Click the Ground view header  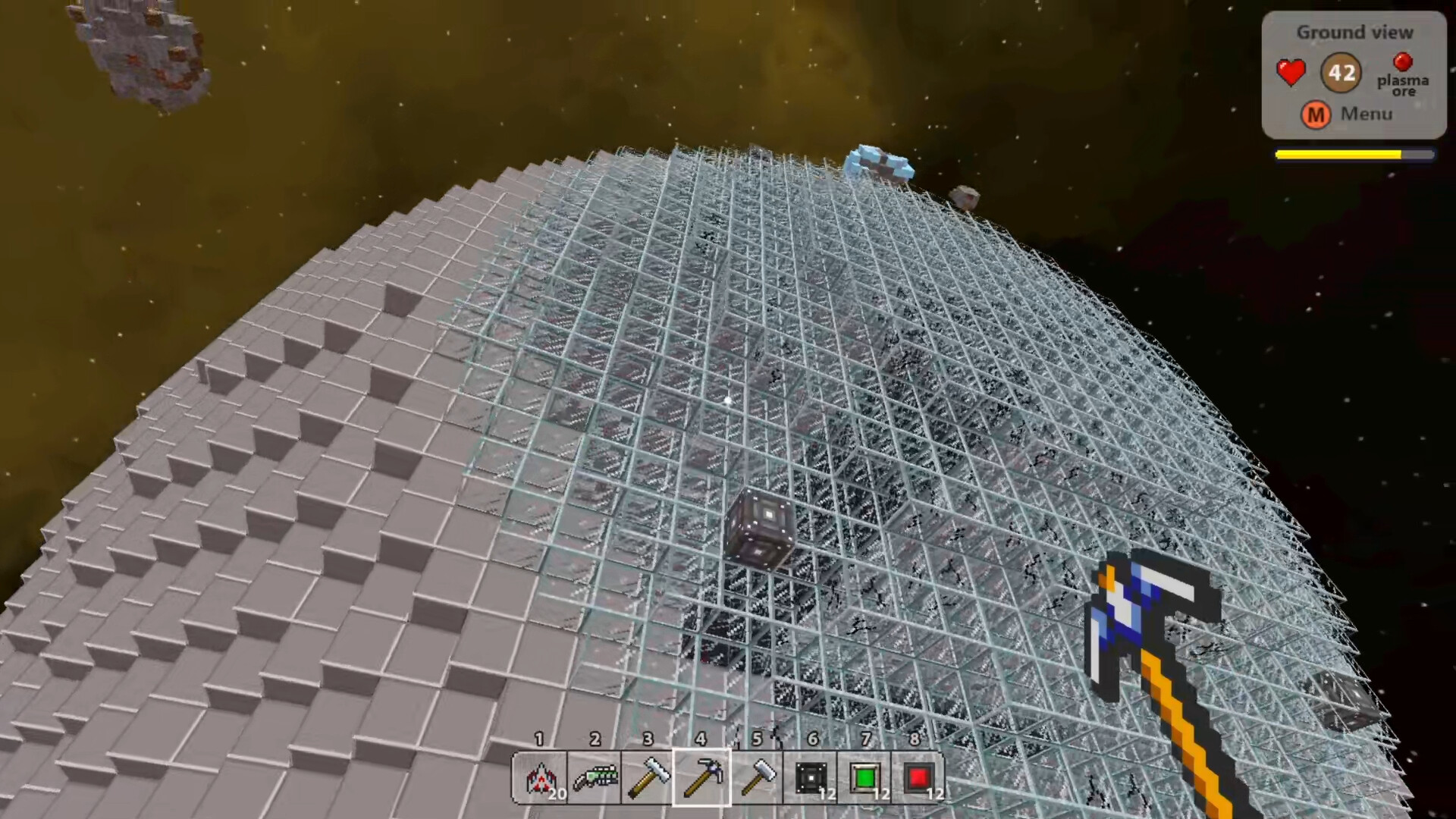1354,32
